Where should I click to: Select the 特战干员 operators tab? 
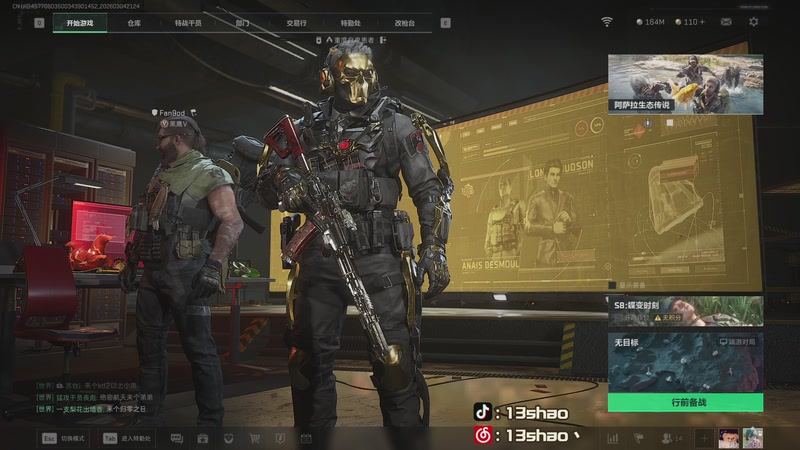[x=187, y=22]
